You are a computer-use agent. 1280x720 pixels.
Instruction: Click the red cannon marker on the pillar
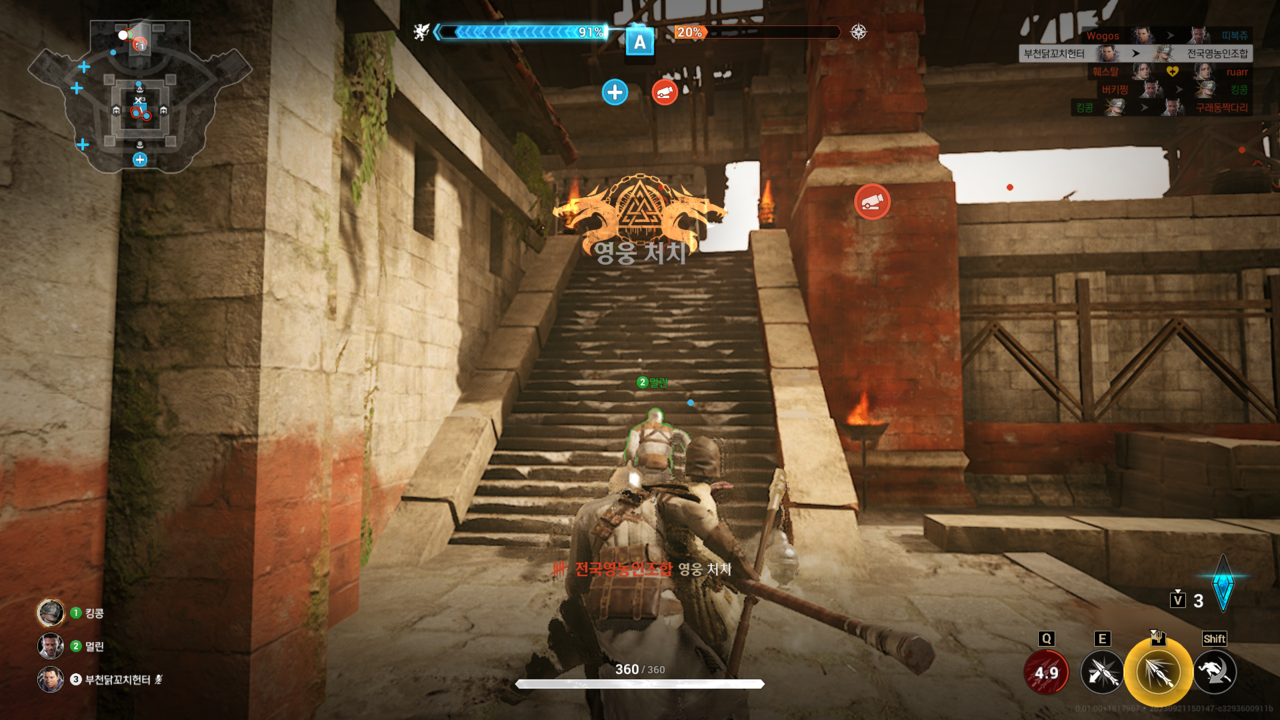click(x=872, y=202)
